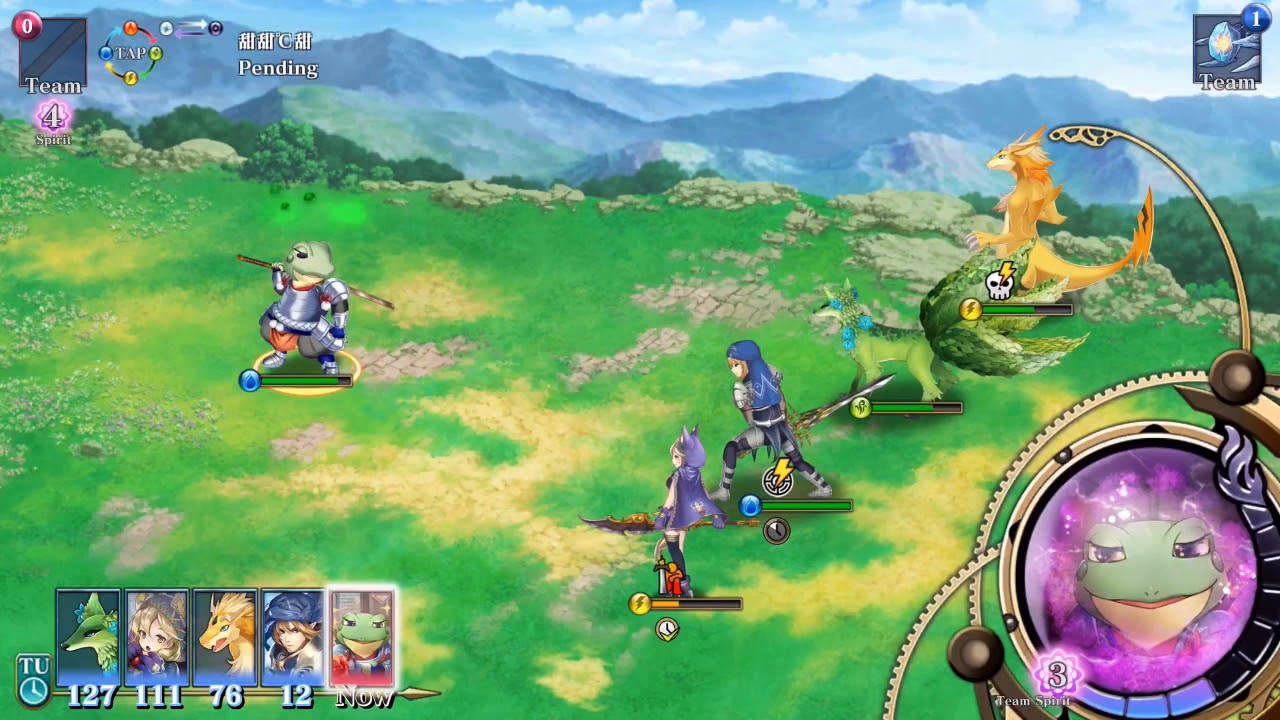
Task: Click the pink Spirit counter gem
Action: [52, 117]
